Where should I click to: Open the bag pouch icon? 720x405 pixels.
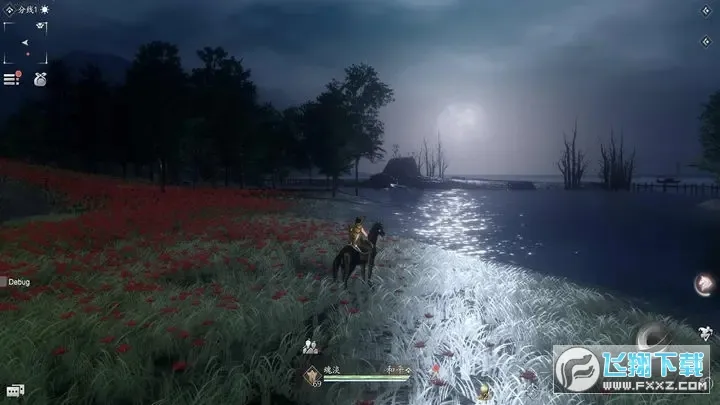39,78
